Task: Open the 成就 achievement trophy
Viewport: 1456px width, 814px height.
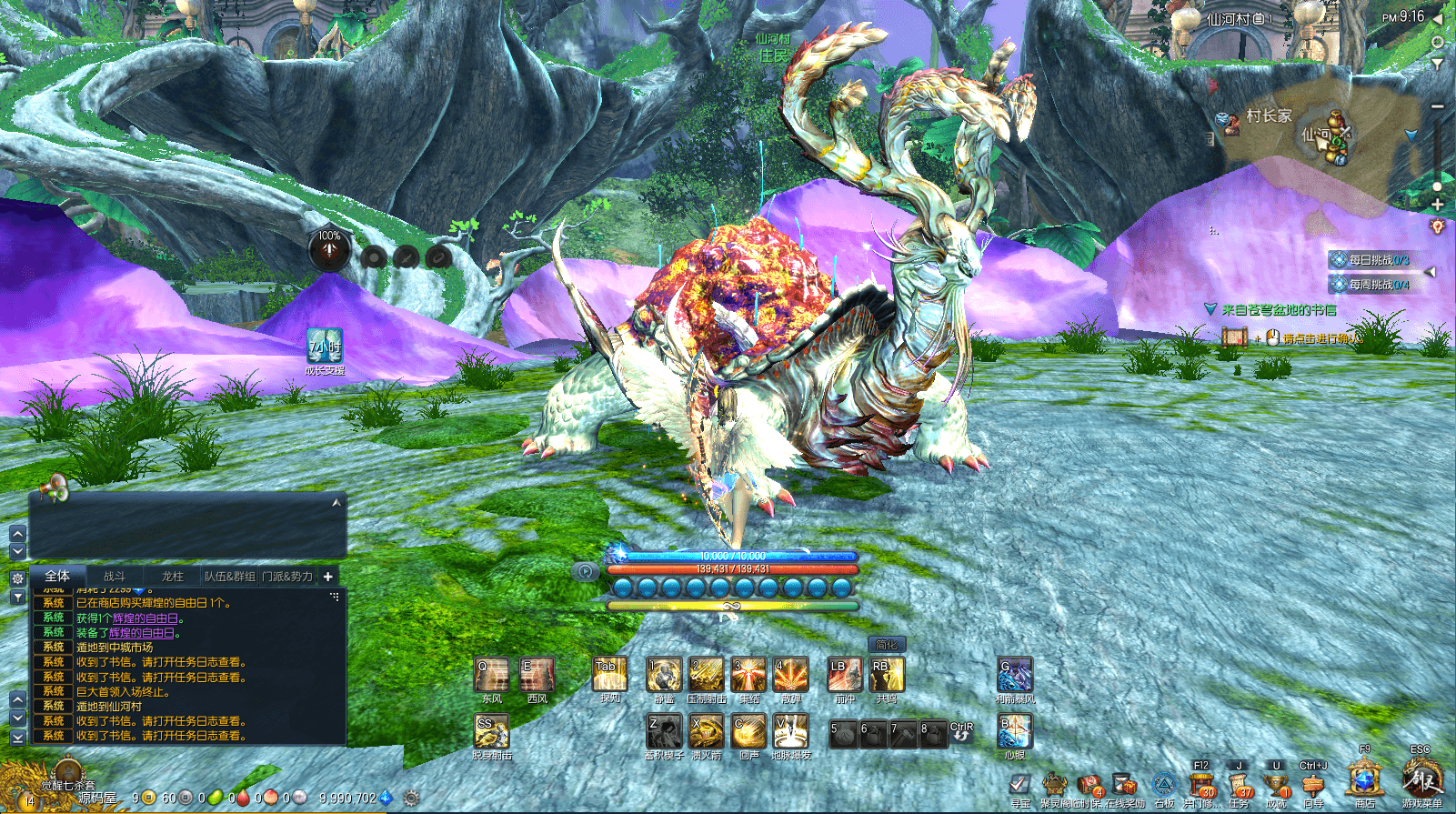Action: 1276,786
